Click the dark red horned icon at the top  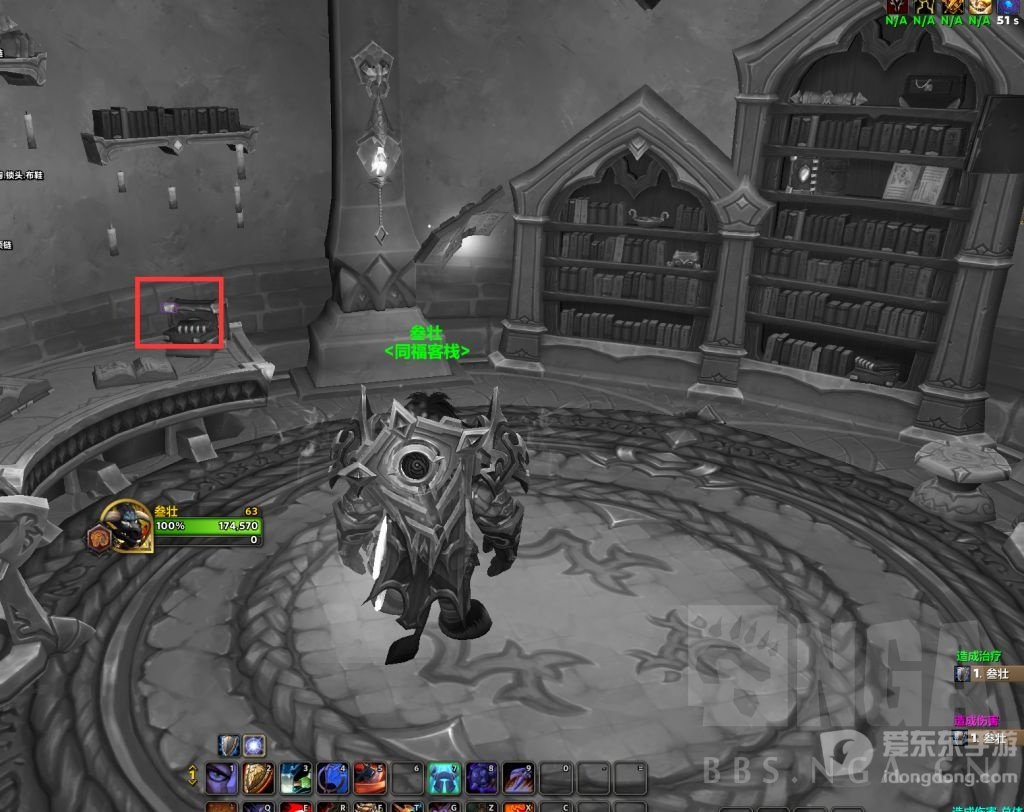pyautogui.click(x=897, y=6)
